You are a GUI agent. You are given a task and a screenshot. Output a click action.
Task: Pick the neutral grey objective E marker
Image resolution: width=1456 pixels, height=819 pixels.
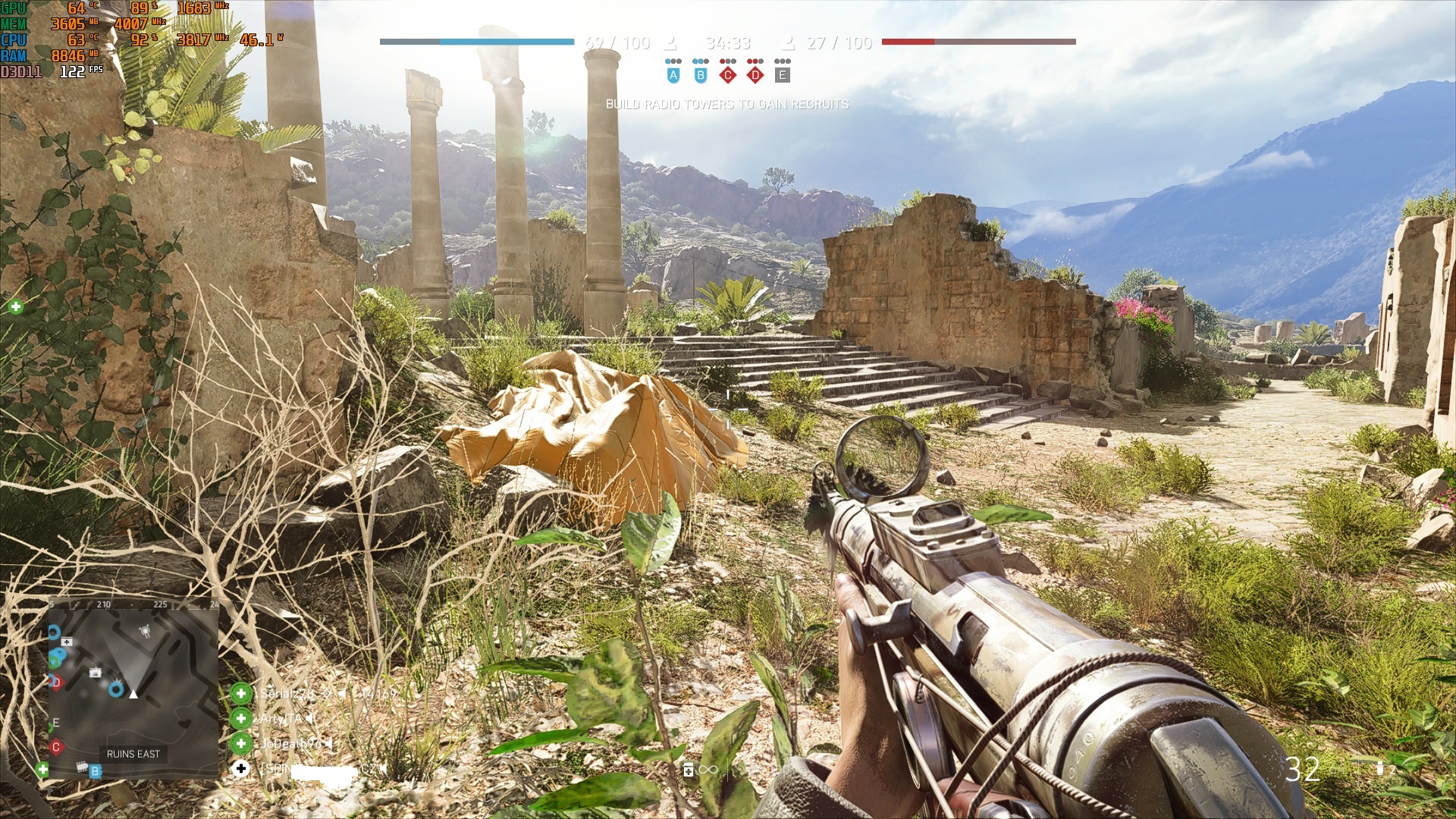[783, 75]
